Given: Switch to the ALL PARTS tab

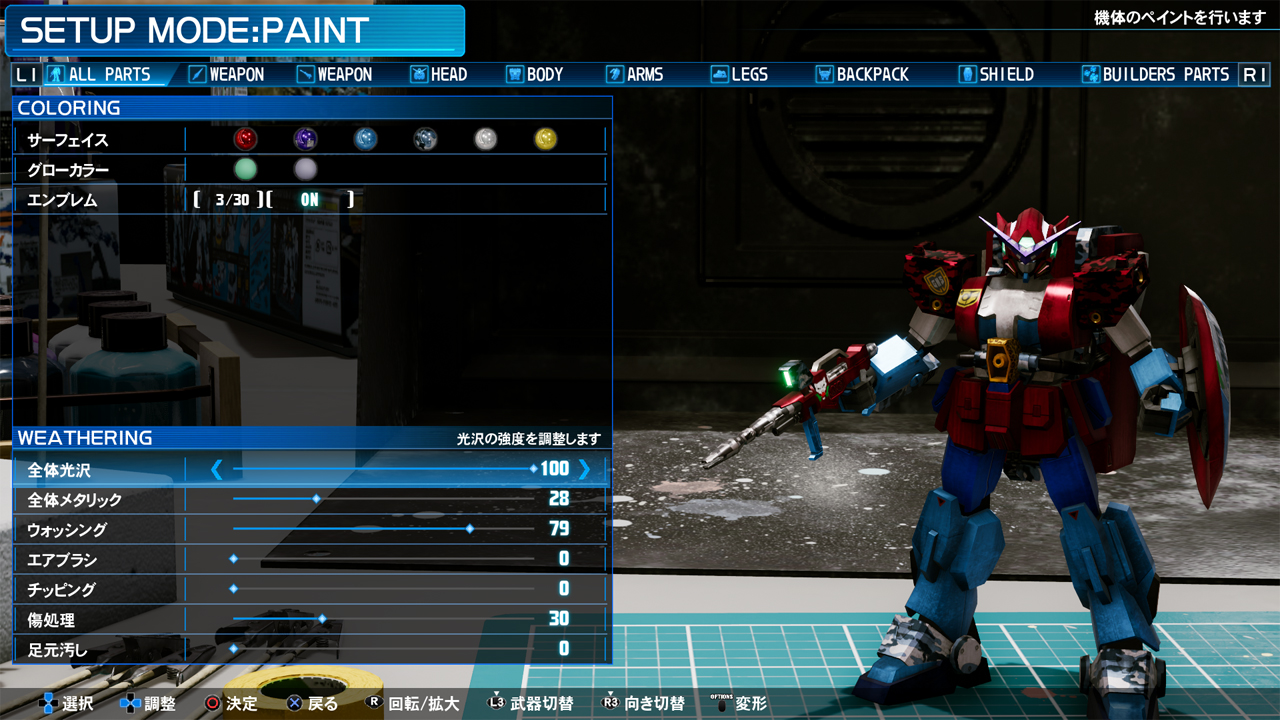Looking at the screenshot, I should pyautogui.click(x=99, y=74).
